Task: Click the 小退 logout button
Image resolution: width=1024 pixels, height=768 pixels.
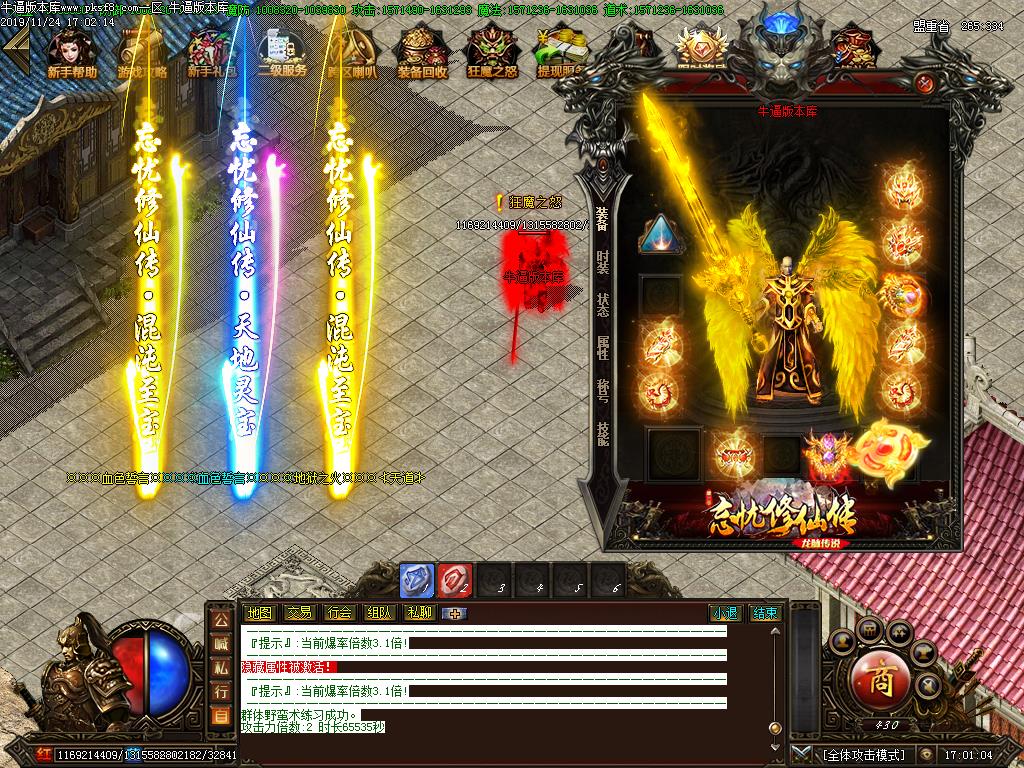Action: tap(725, 613)
